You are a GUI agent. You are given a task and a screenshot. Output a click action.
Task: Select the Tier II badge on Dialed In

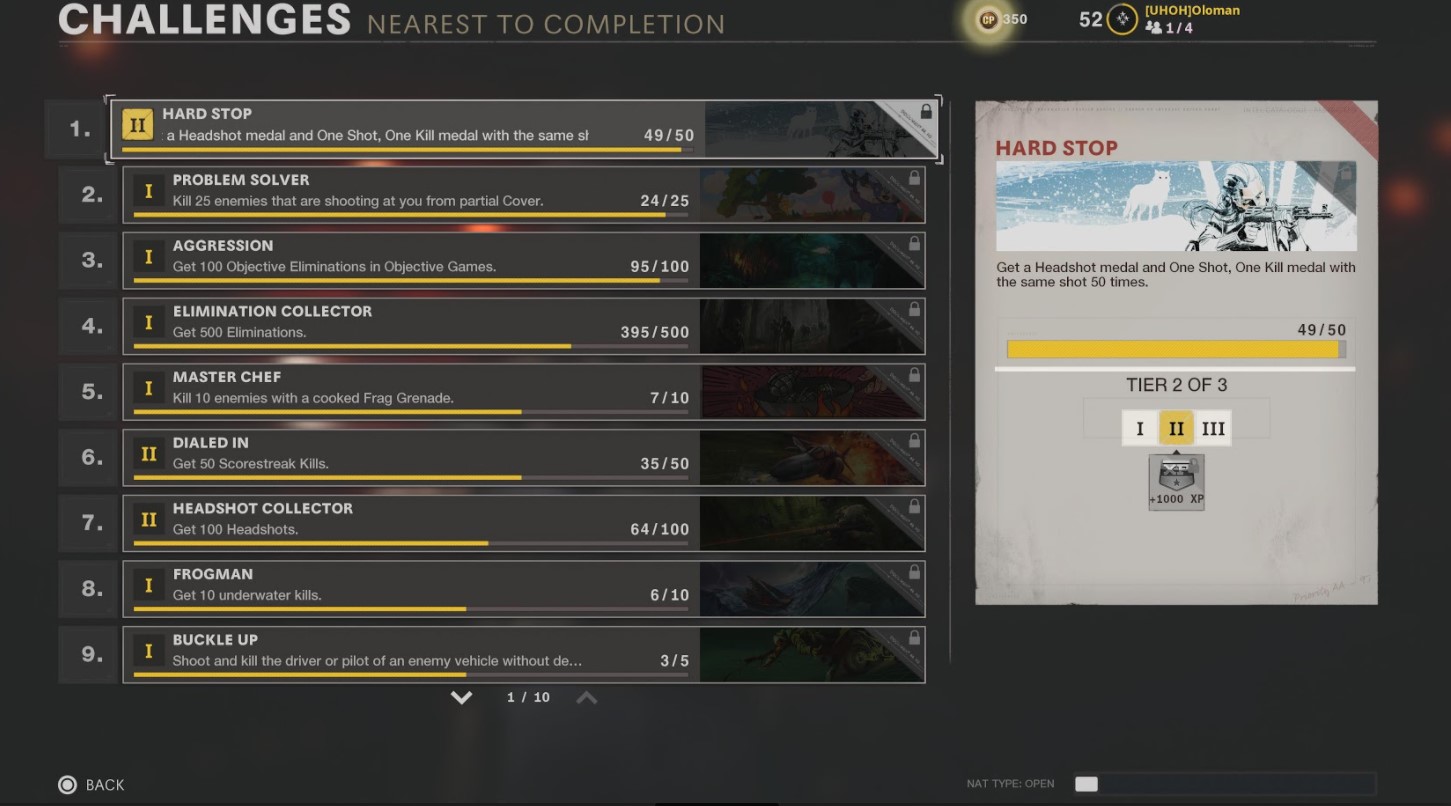[x=149, y=453]
